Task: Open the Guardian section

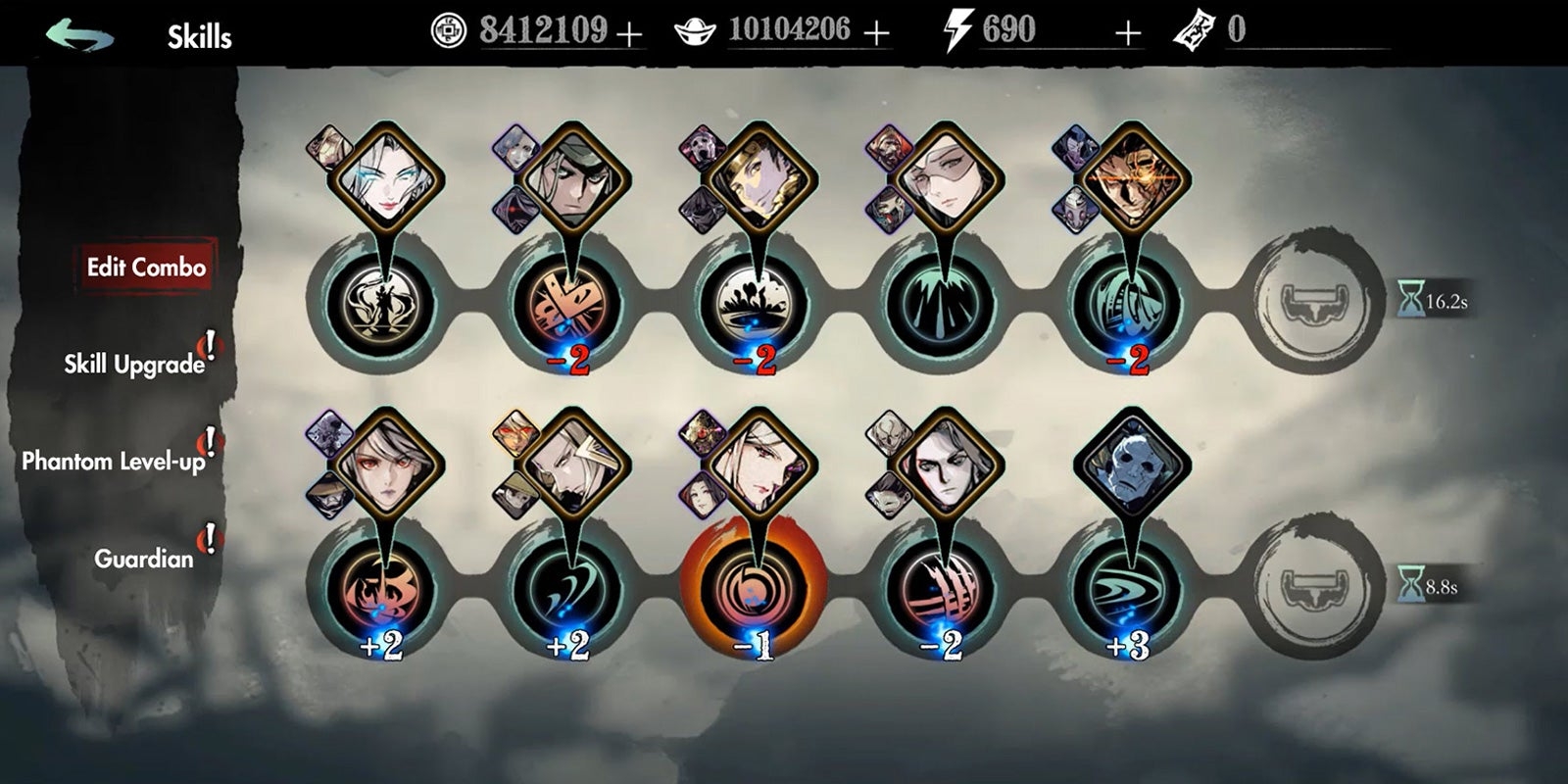Action: point(143,559)
